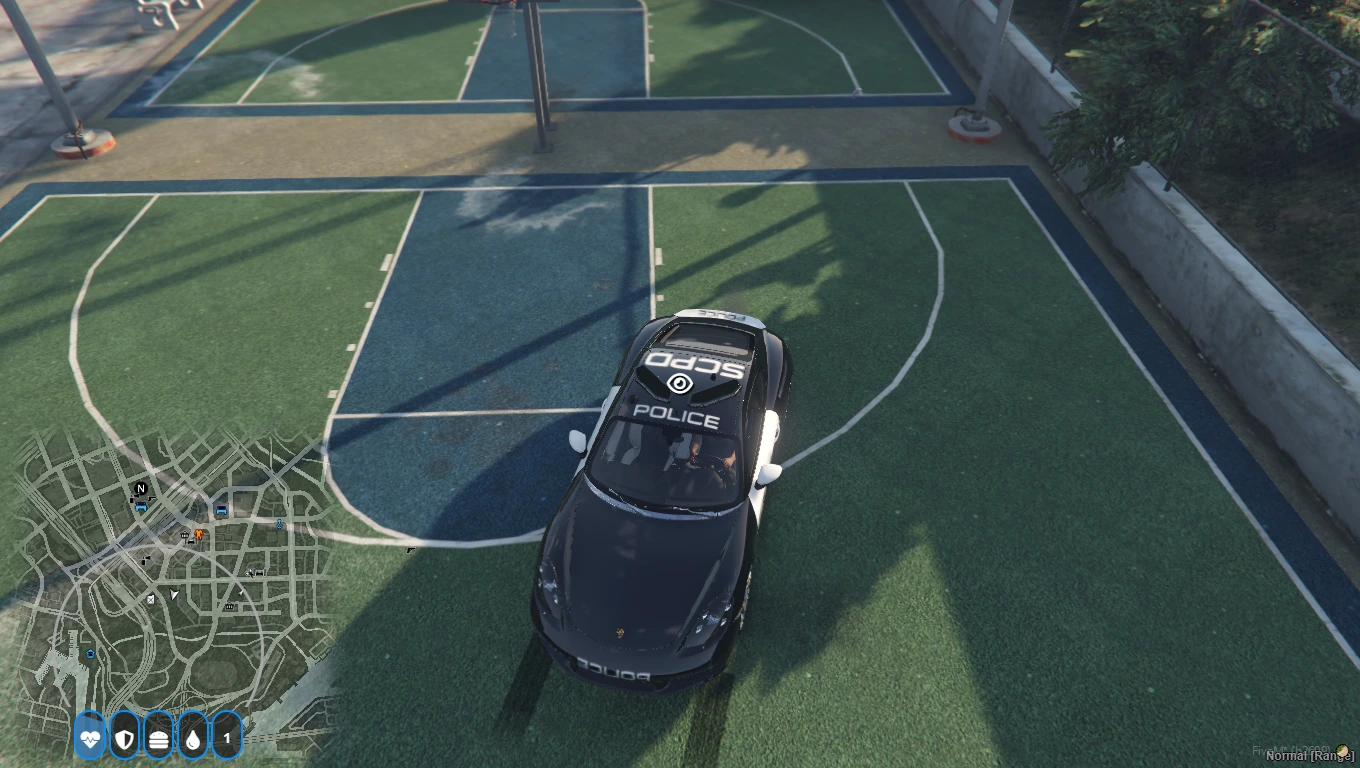Click the white player arrow on minimap
Screen dimensions: 1360x768
[x=175, y=595]
